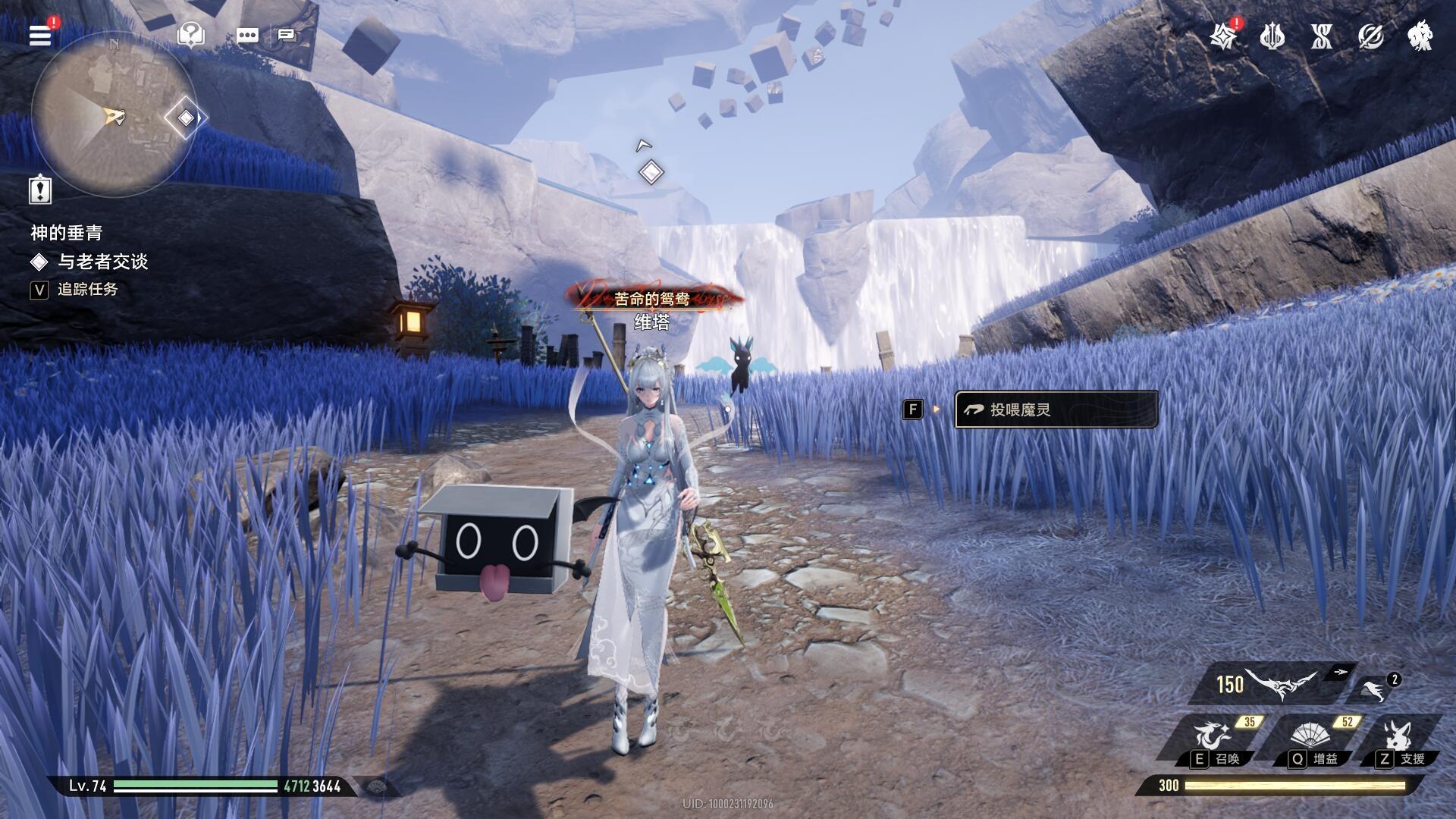Viewport: 1456px width, 819px height.
Task: Open the speech bubble with three dots
Action: click(x=247, y=35)
